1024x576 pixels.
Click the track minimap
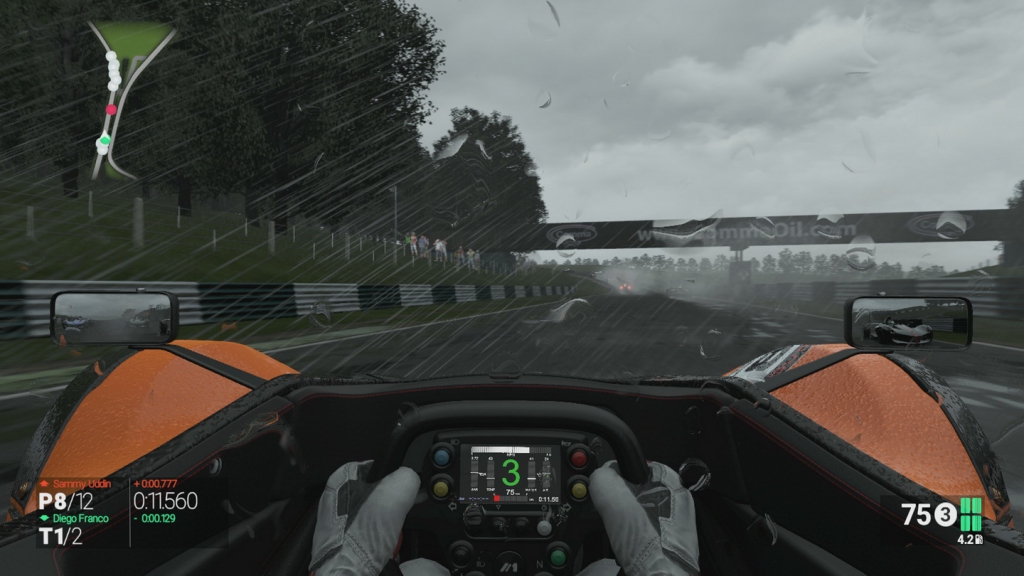point(126,98)
